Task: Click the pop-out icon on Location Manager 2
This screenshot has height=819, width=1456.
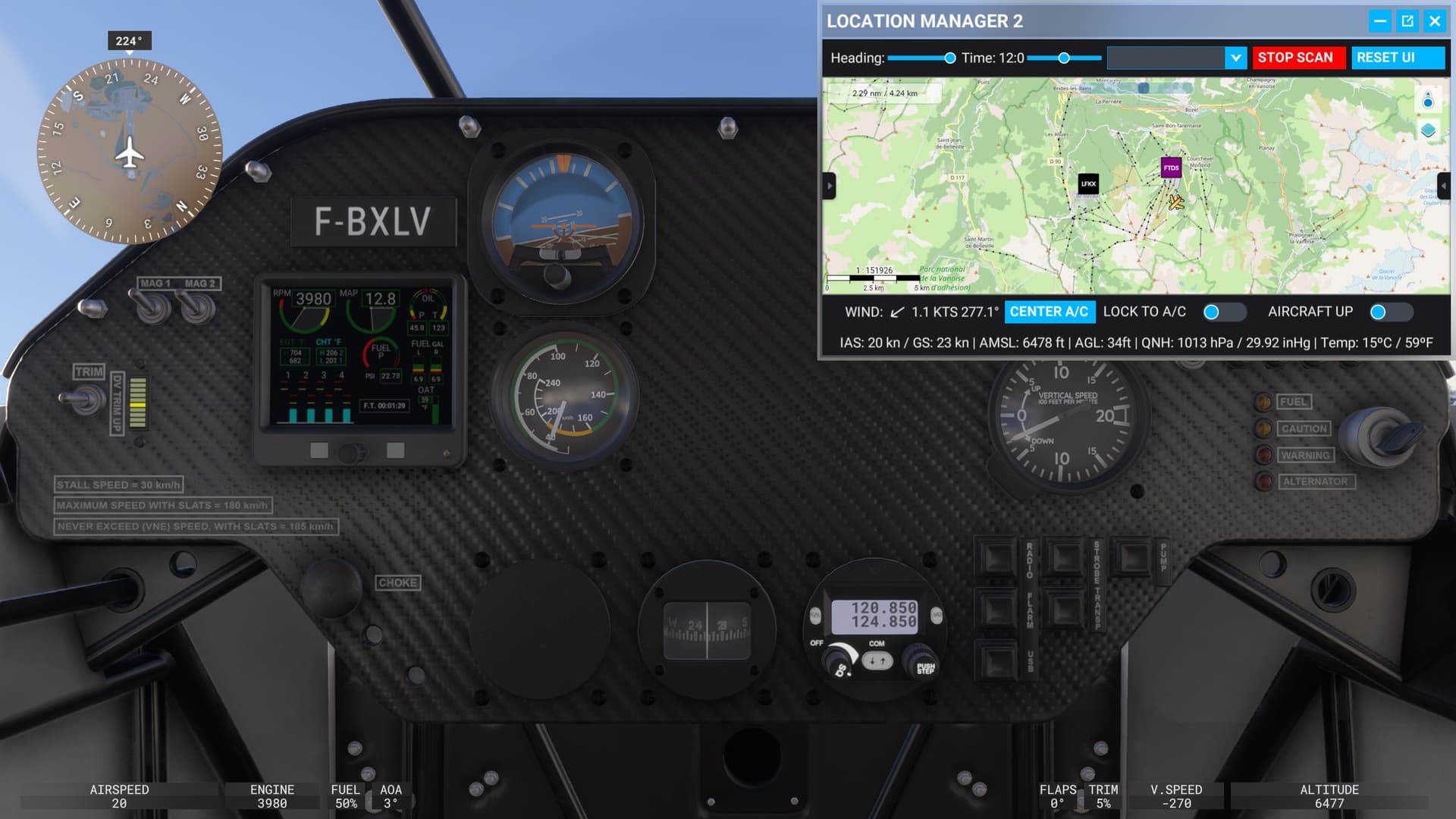Action: point(1407,21)
